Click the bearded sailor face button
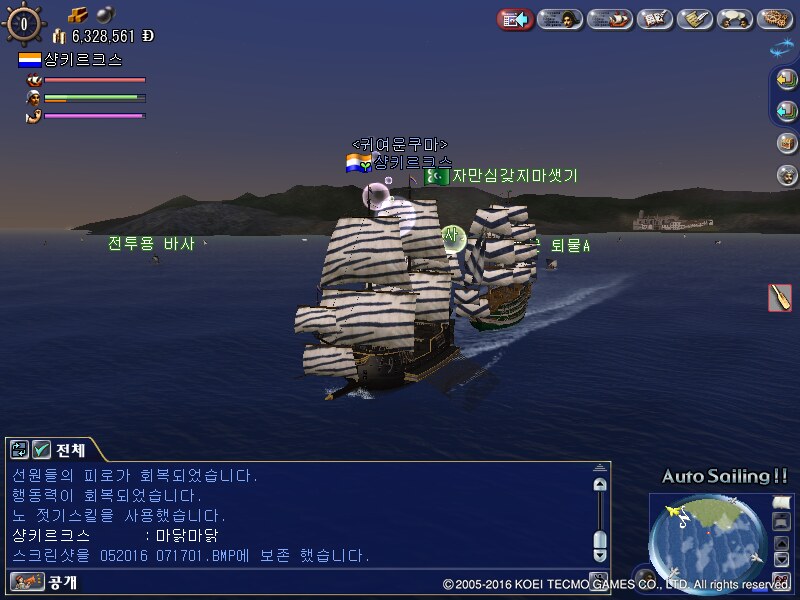Viewport: 800px width, 600px height. click(x=787, y=175)
